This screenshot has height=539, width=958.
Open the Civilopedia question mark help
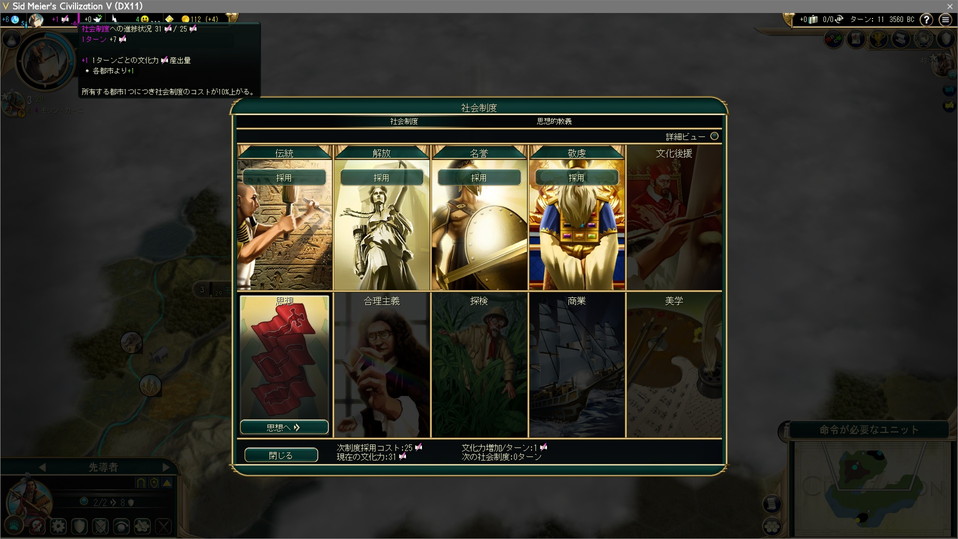pyautogui.click(x=926, y=19)
